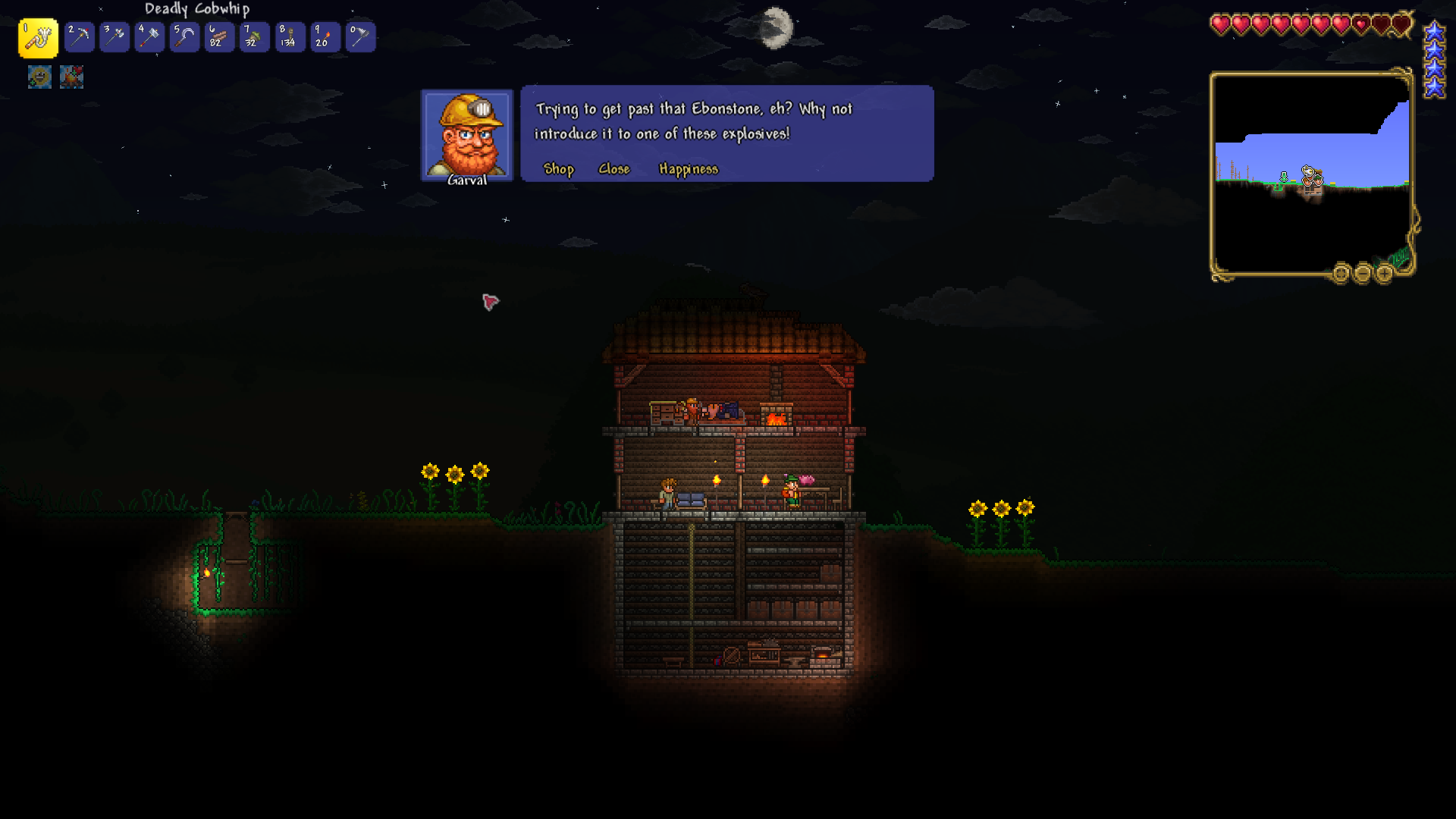Image resolution: width=1456 pixels, height=819 pixels.
Task: Click the Happy sunflower buff icon
Action: (x=39, y=77)
